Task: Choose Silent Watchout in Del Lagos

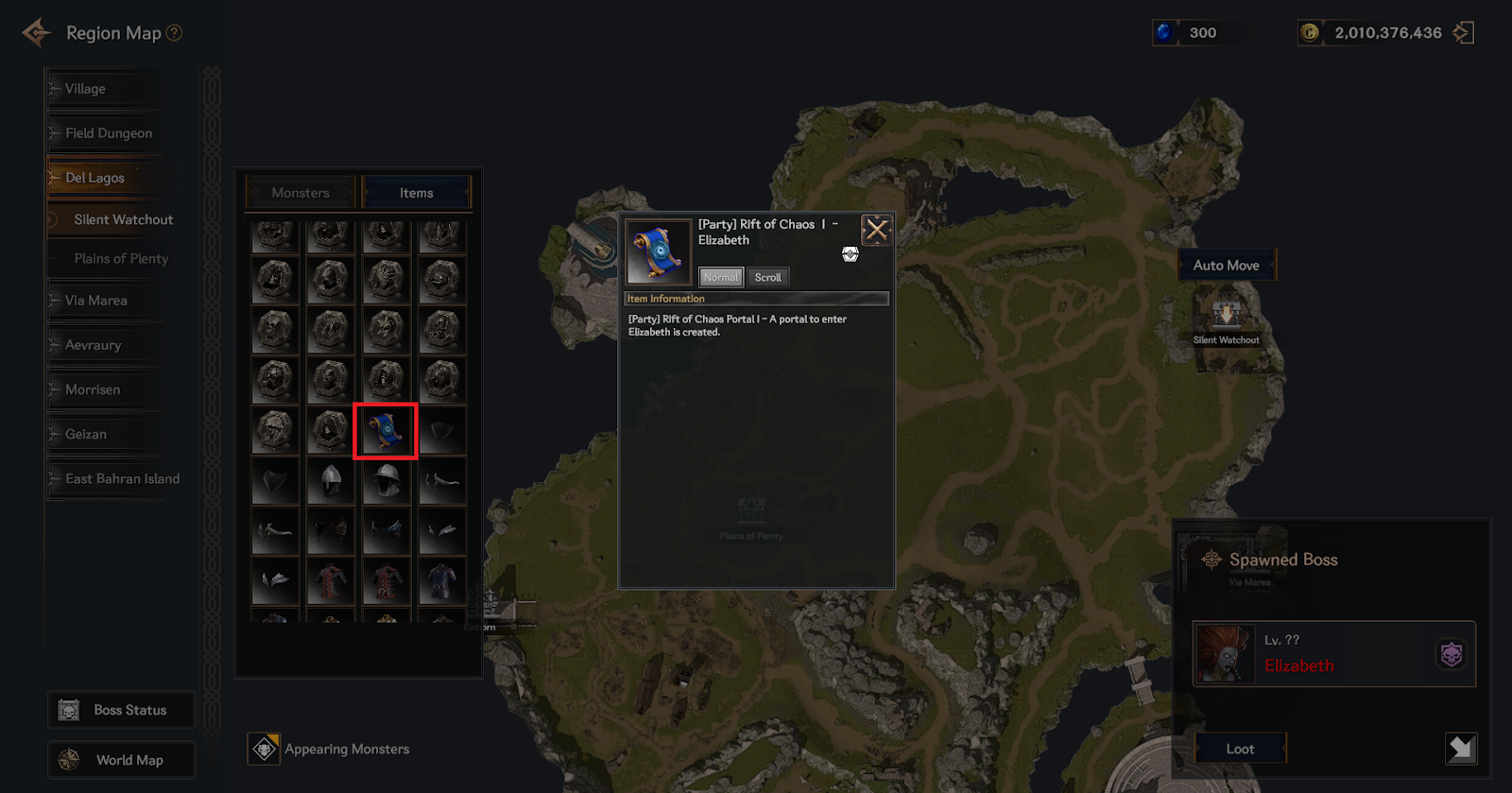Action: point(123,219)
